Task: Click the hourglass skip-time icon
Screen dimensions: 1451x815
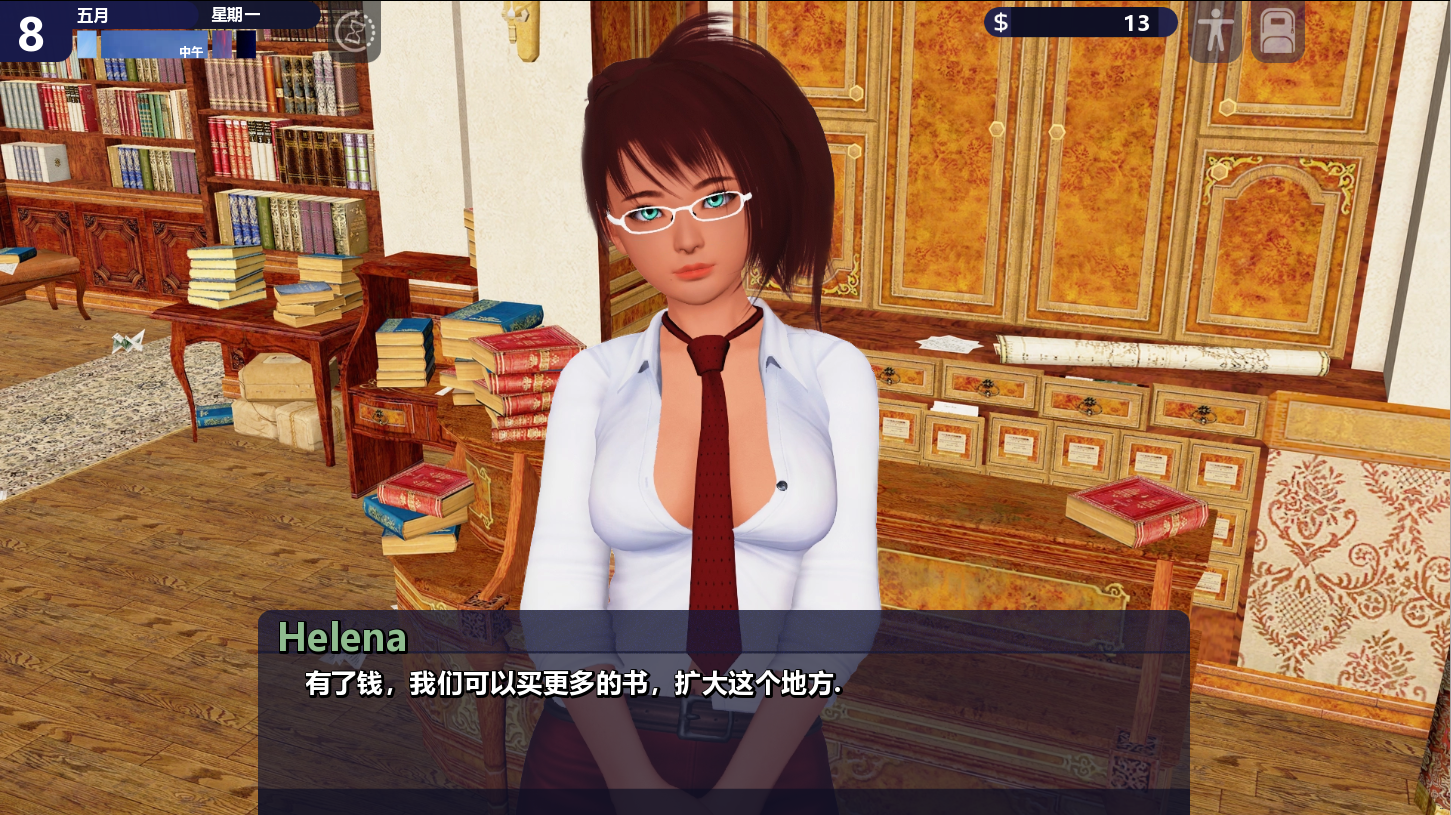Action: click(x=355, y=32)
